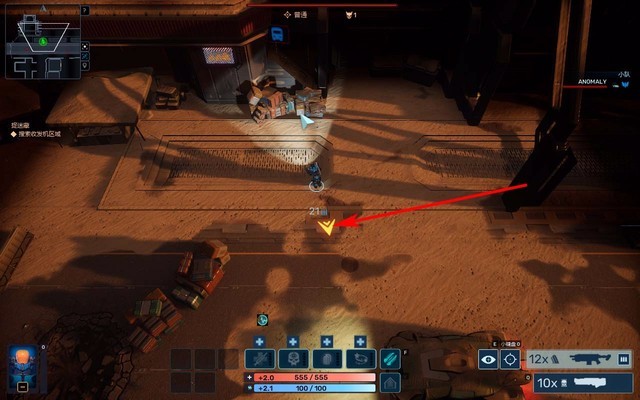Image resolution: width=640 pixels, height=400 pixels.
Task: Click the house icon below the syringe
Action: (391, 382)
